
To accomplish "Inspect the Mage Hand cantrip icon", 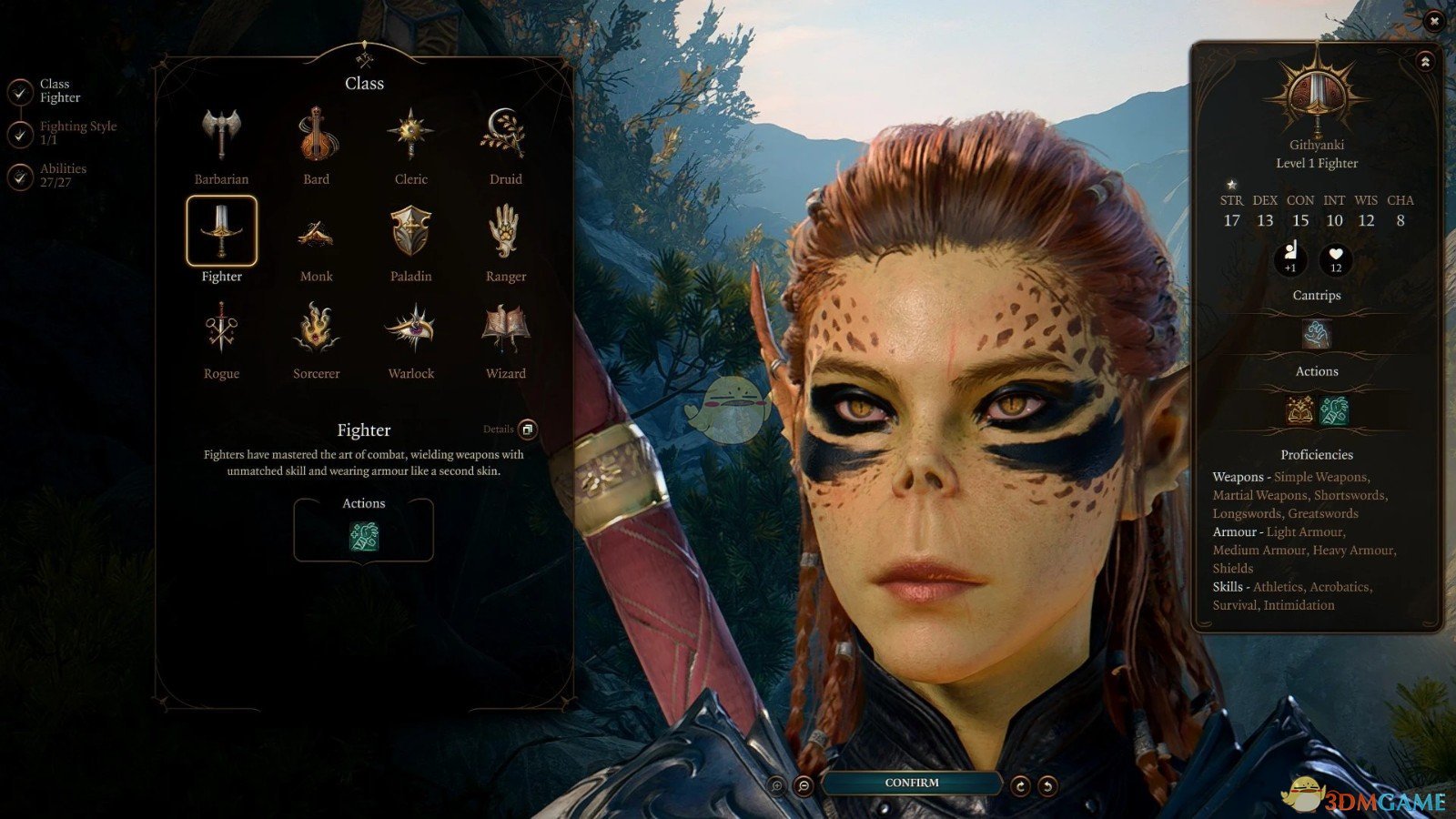I will (x=1316, y=335).
